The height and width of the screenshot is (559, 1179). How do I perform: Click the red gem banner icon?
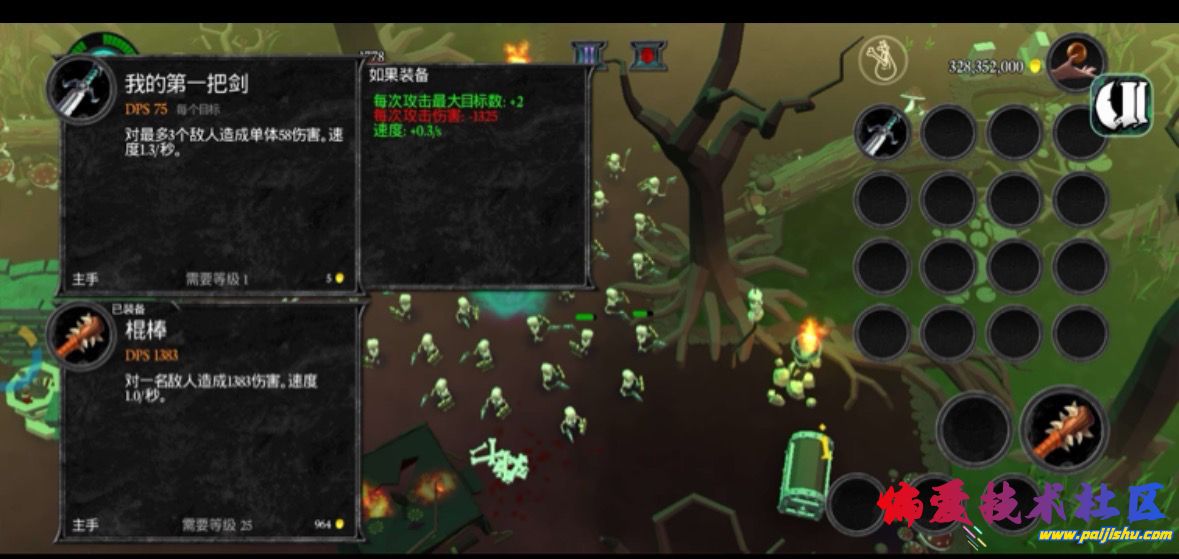(647, 54)
